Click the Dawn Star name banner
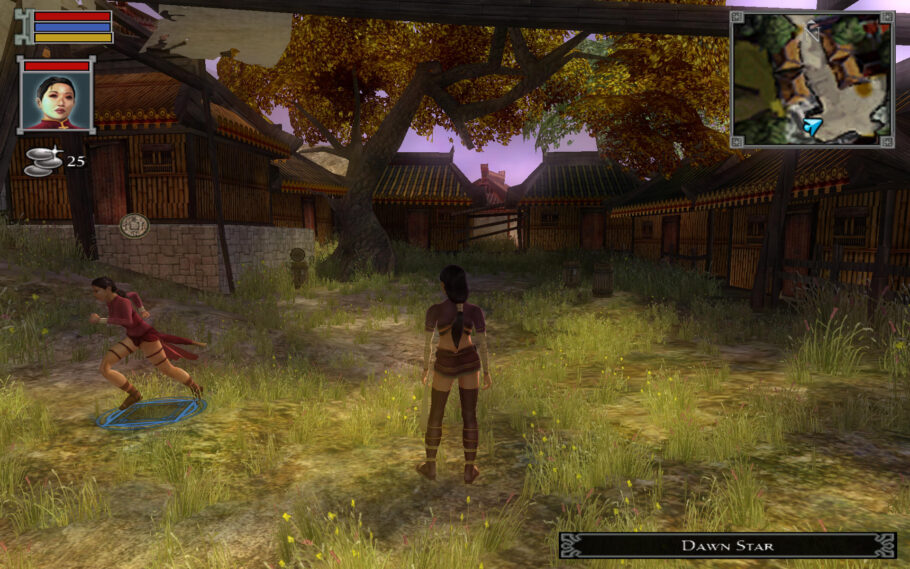This screenshot has width=910, height=569. click(727, 545)
